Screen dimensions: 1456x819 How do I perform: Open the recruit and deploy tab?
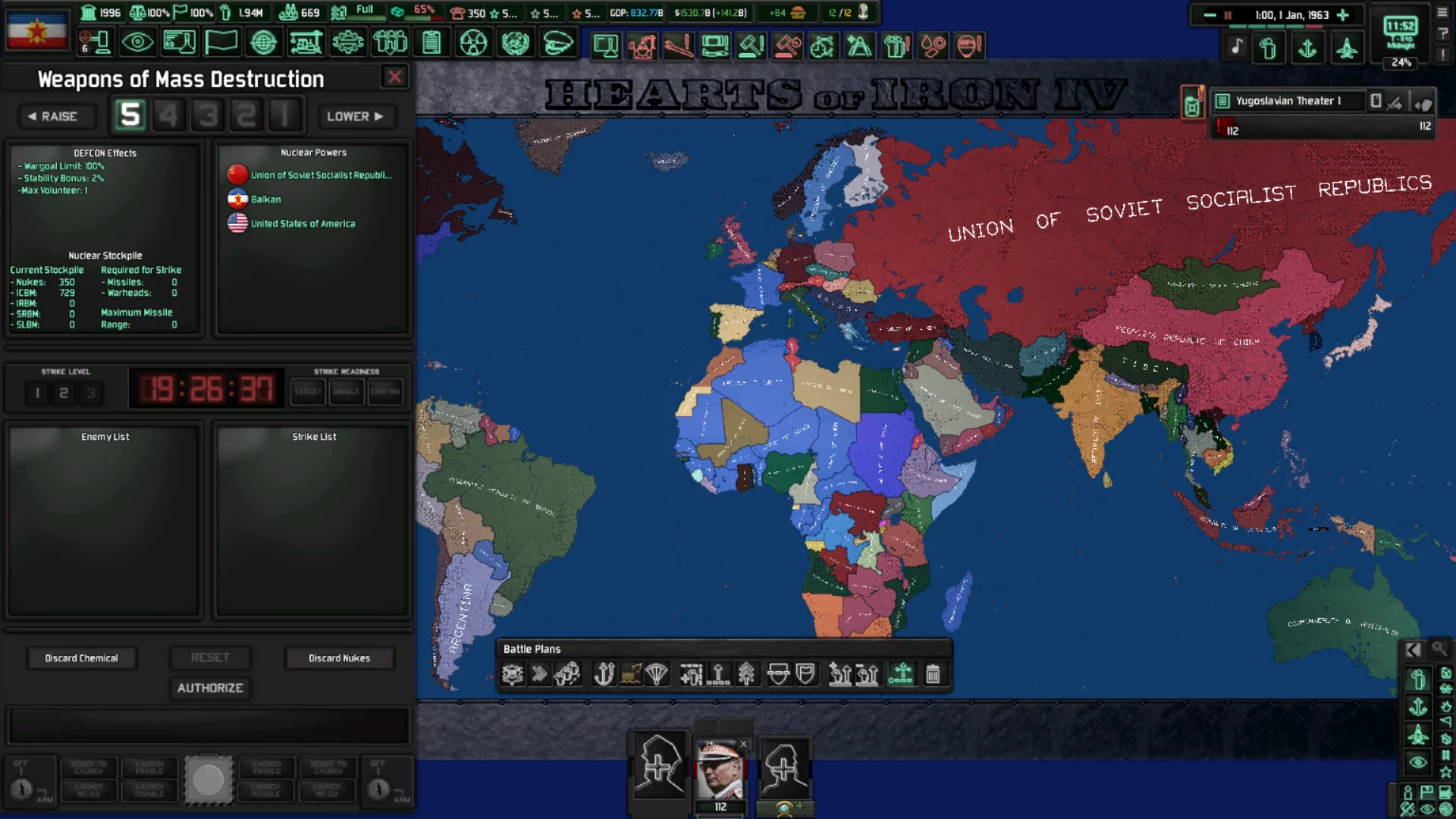(x=391, y=42)
